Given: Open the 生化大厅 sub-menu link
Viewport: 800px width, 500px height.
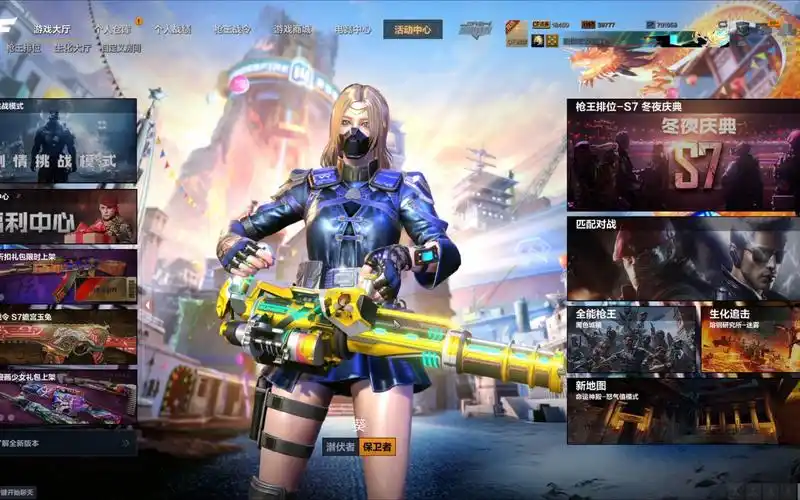Looking at the screenshot, I should click(72, 48).
